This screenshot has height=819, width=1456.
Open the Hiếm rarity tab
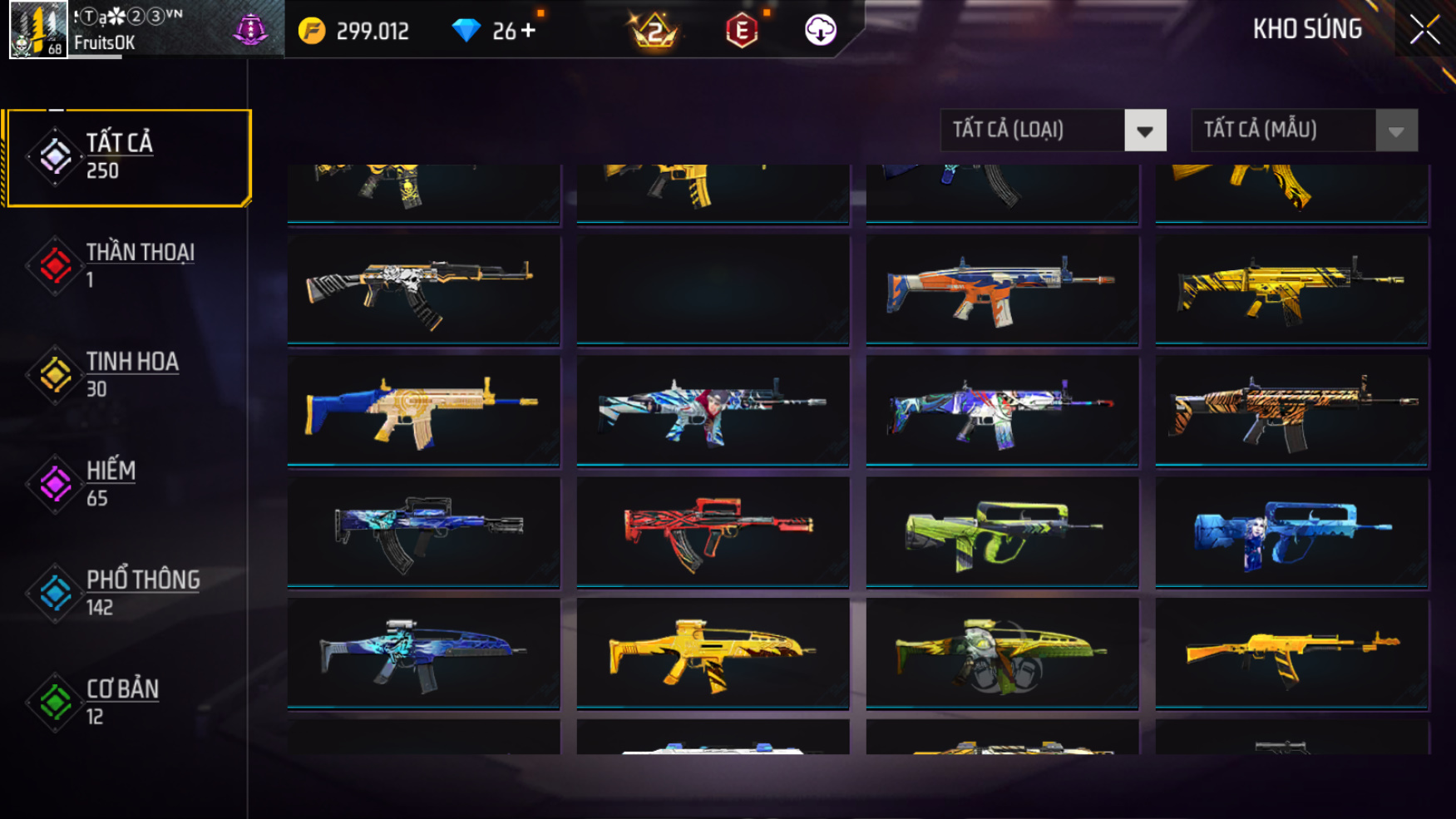[x=125, y=483]
